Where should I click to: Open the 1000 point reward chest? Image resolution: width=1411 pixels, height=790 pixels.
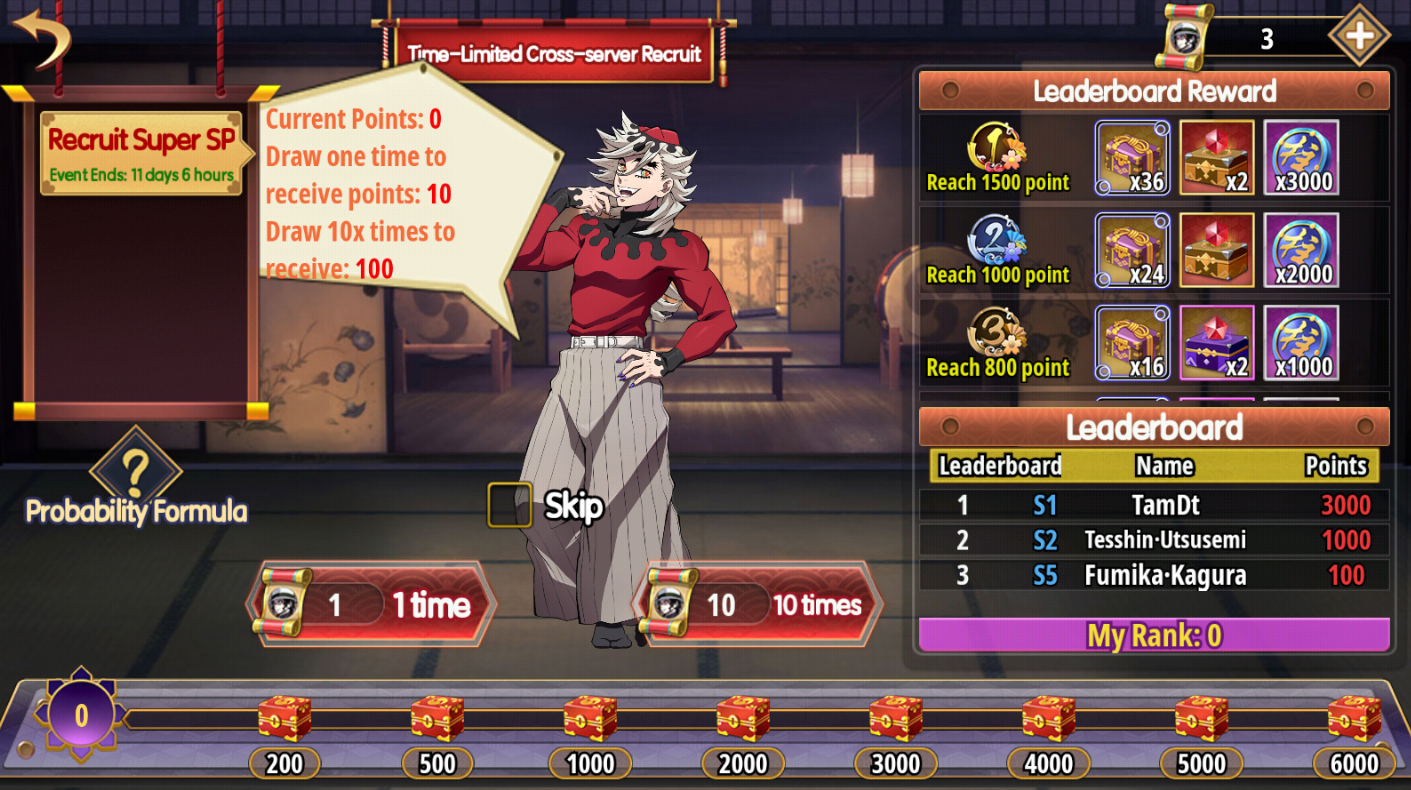tap(590, 718)
